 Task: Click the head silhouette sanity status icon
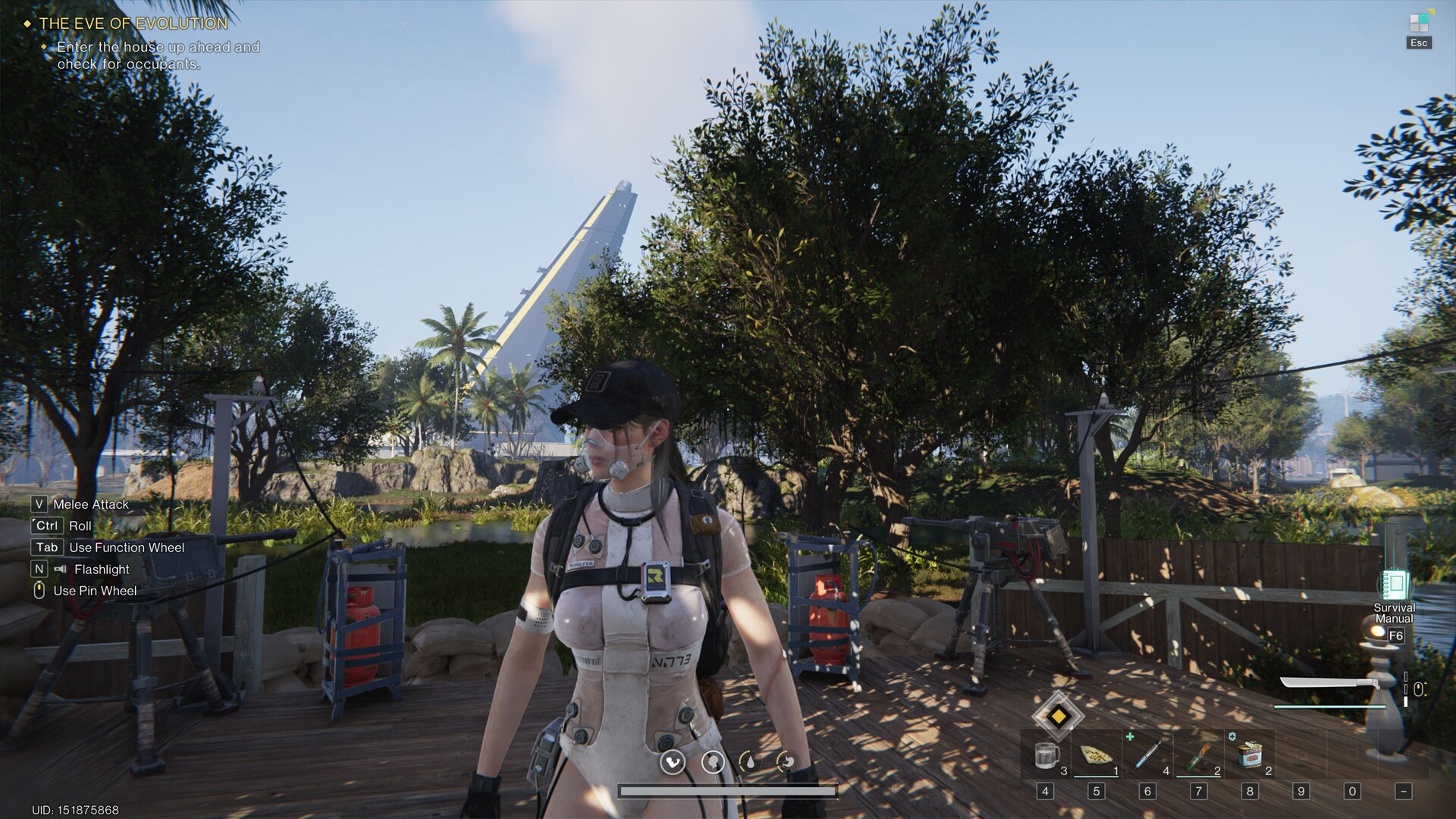click(x=713, y=762)
